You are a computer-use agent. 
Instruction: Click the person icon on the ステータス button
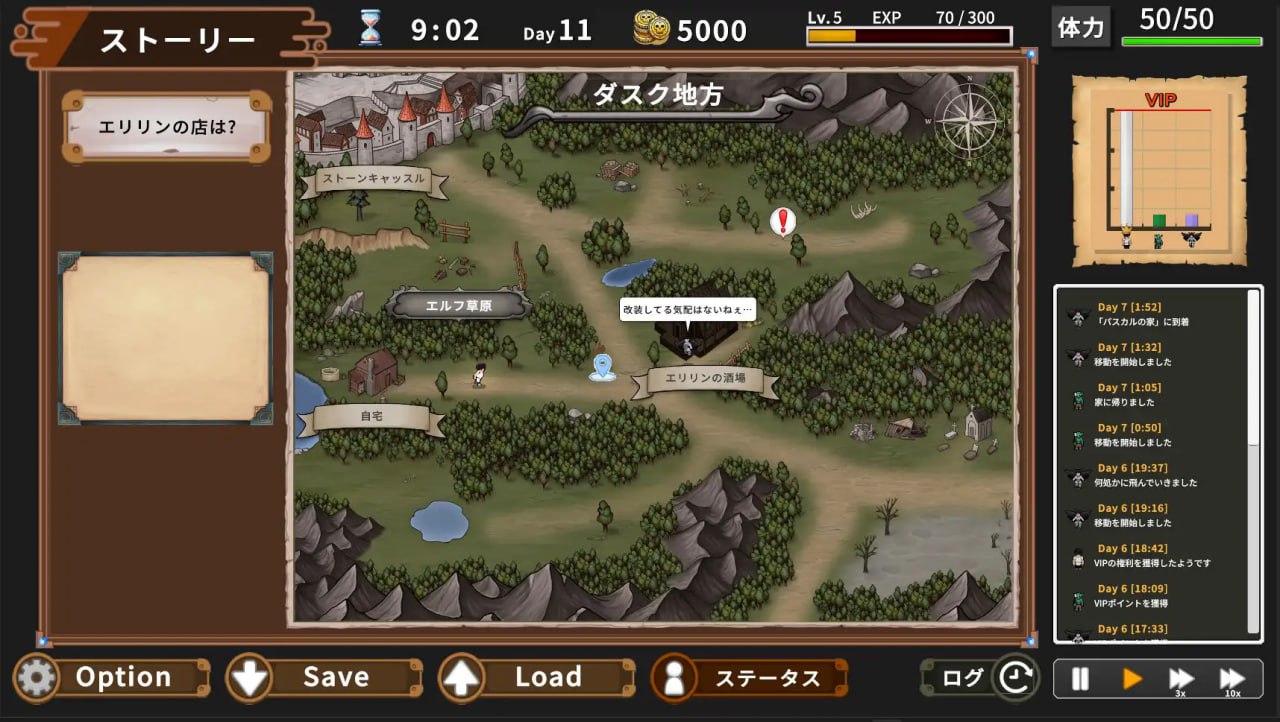coord(673,677)
